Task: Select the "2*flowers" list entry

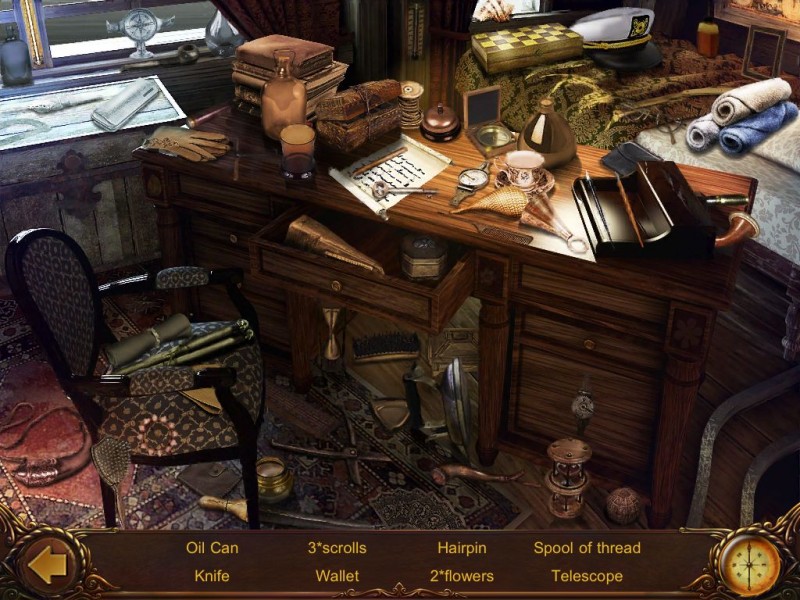Action: click(461, 576)
